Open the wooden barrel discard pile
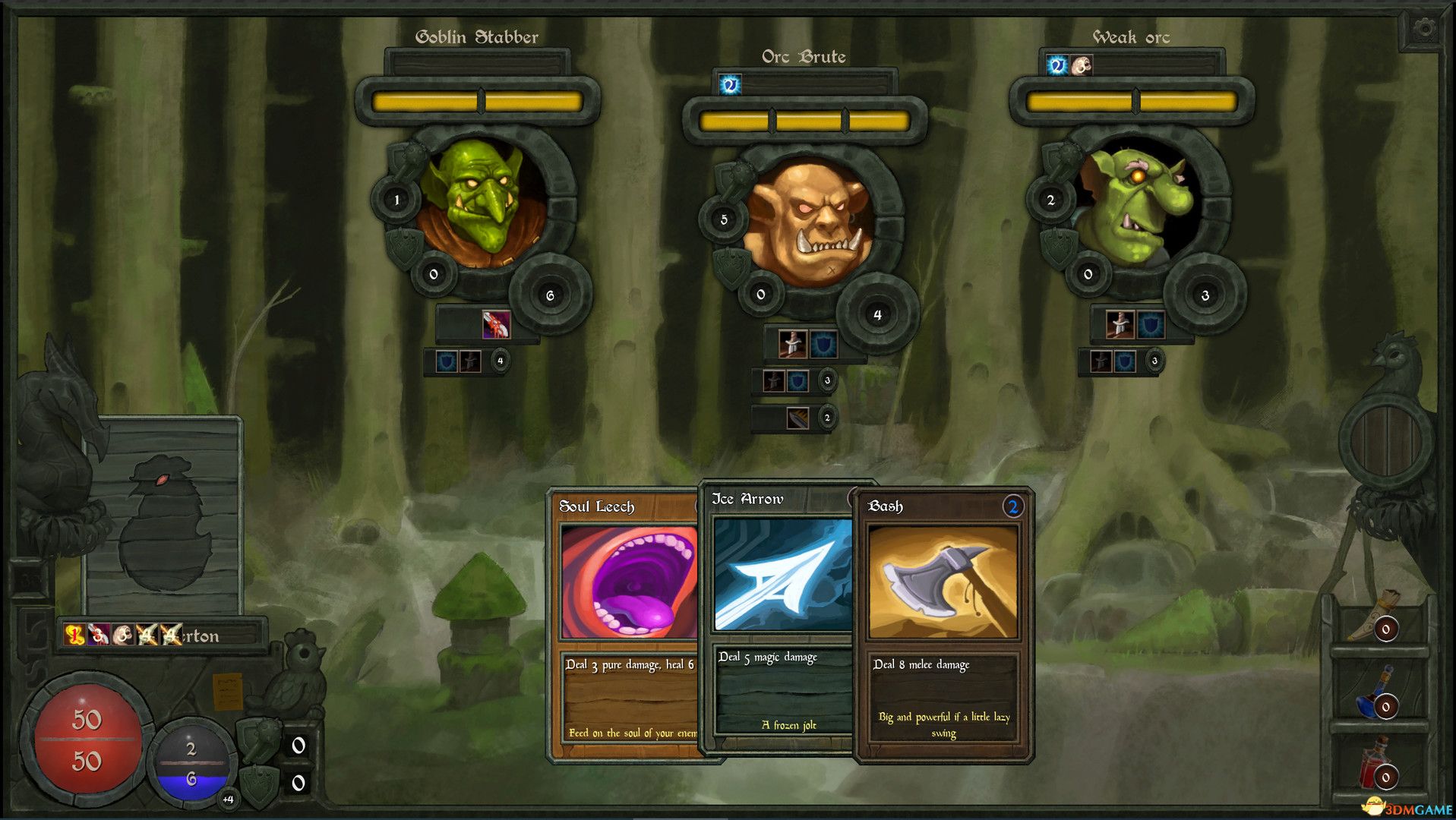Image resolution: width=1456 pixels, height=820 pixels. tap(1386, 440)
